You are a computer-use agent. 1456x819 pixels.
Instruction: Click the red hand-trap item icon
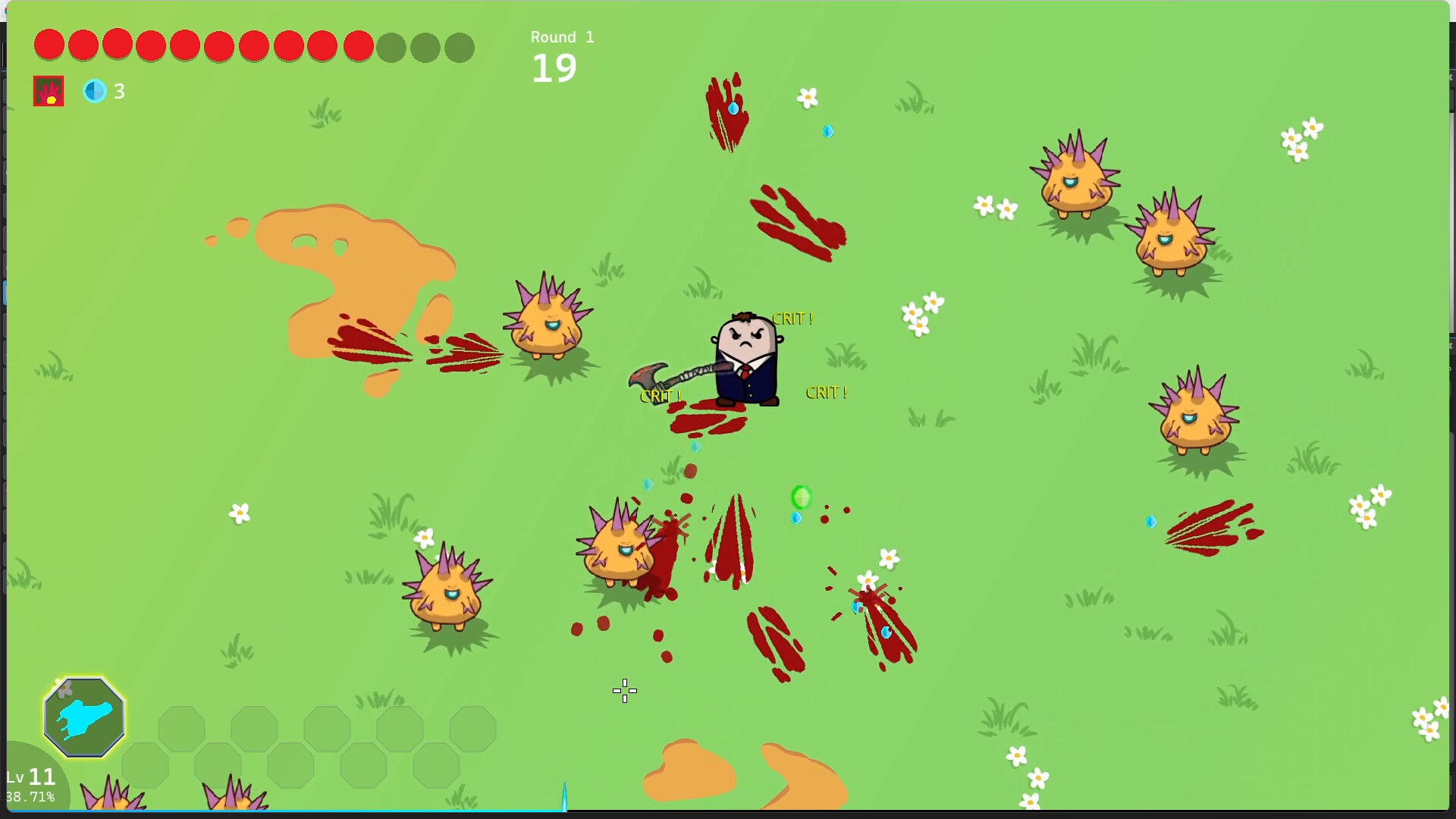49,90
